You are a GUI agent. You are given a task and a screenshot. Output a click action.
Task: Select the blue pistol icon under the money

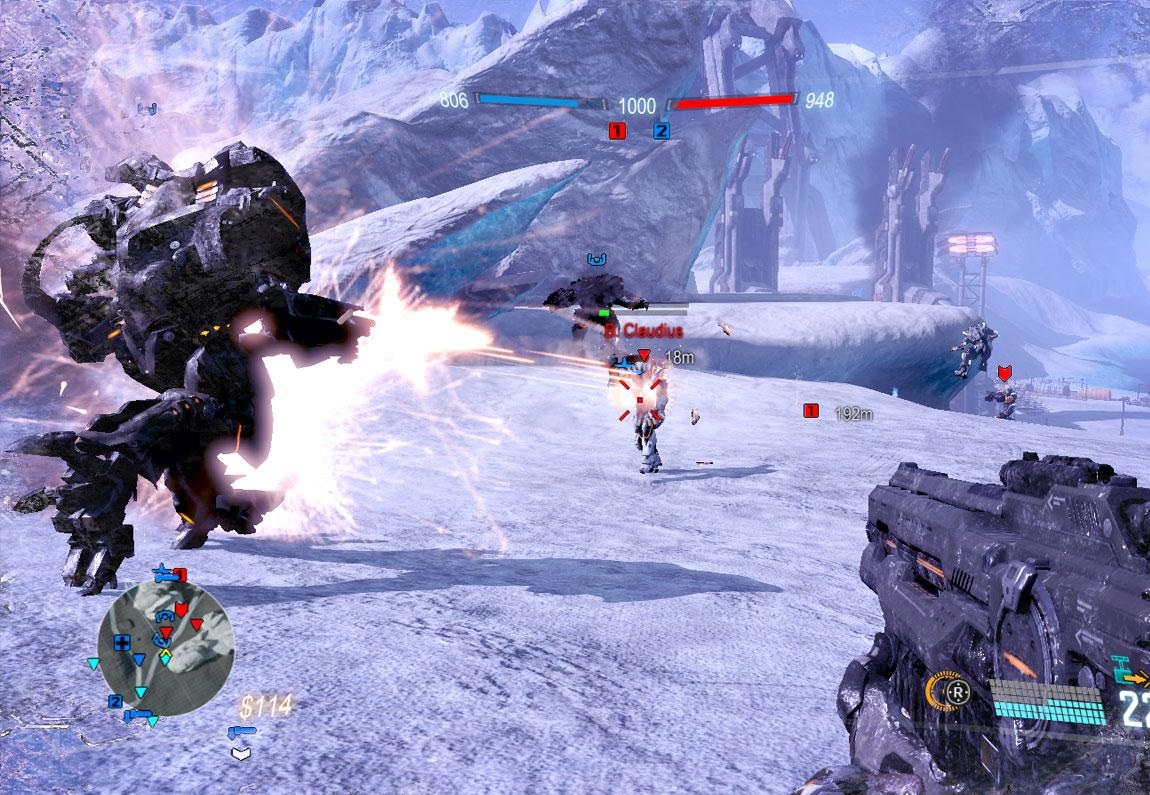[x=241, y=733]
